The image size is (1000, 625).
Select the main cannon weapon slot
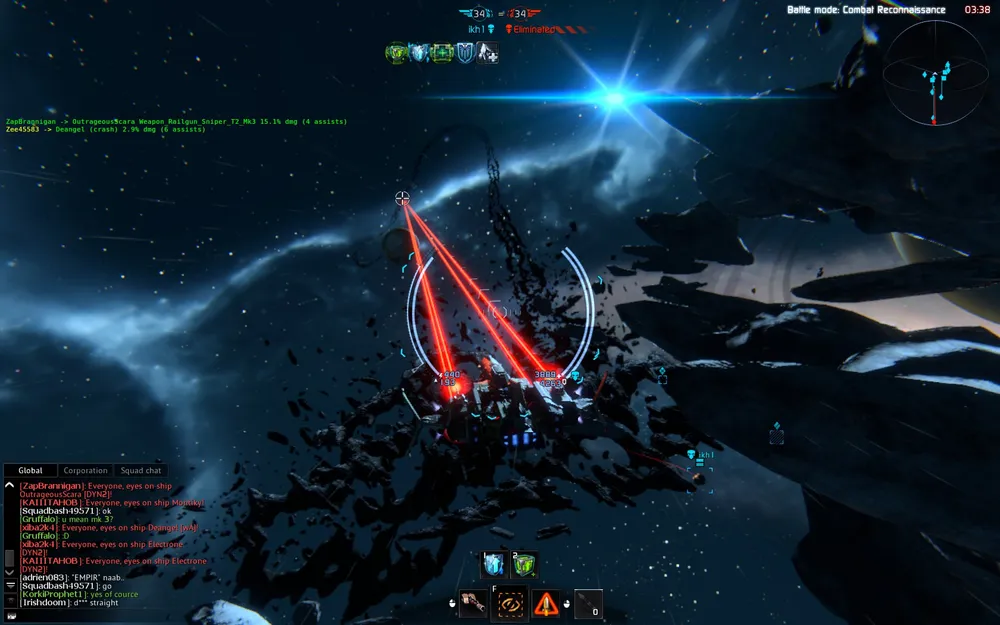click(x=473, y=604)
